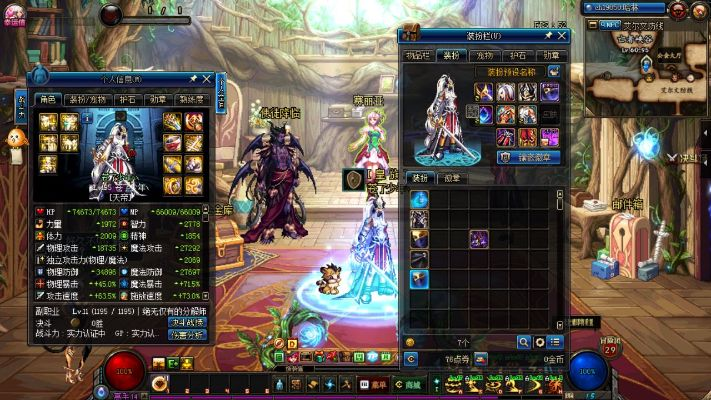Click the button below the costume preset icons
Viewport: 711px width, 400px height.
coord(530,157)
